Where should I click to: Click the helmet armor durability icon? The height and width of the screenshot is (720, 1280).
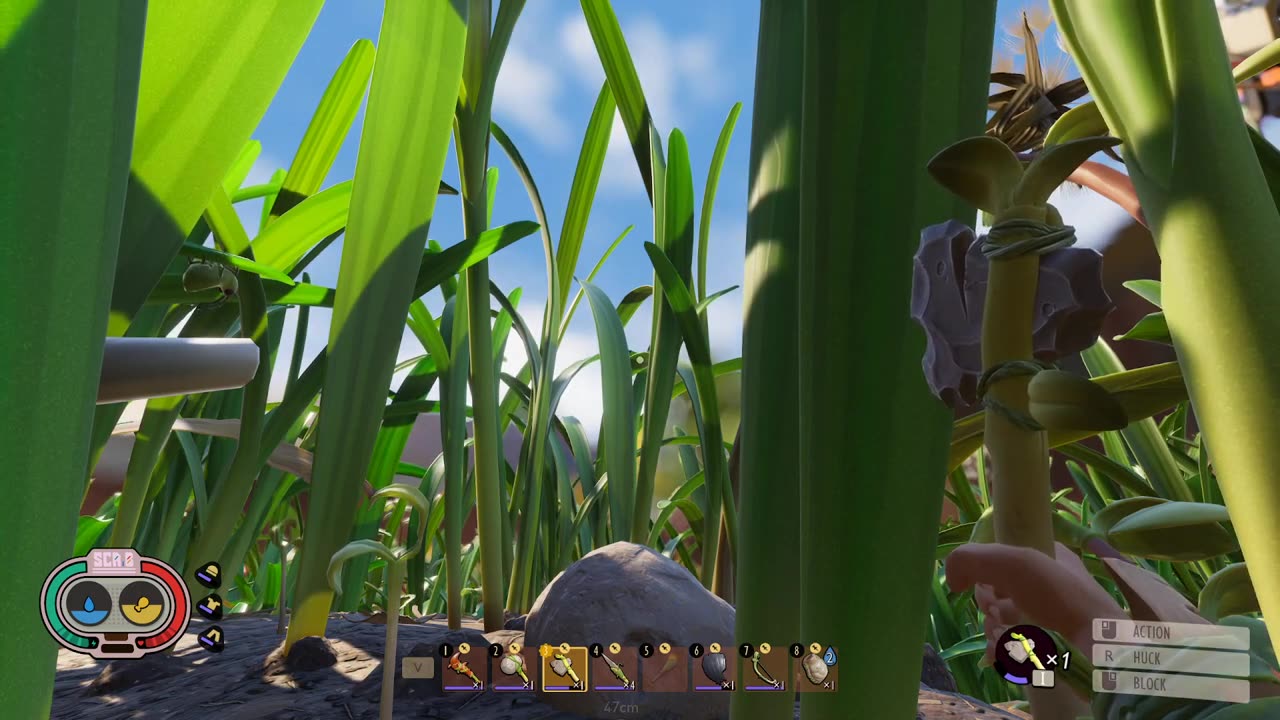coord(208,575)
